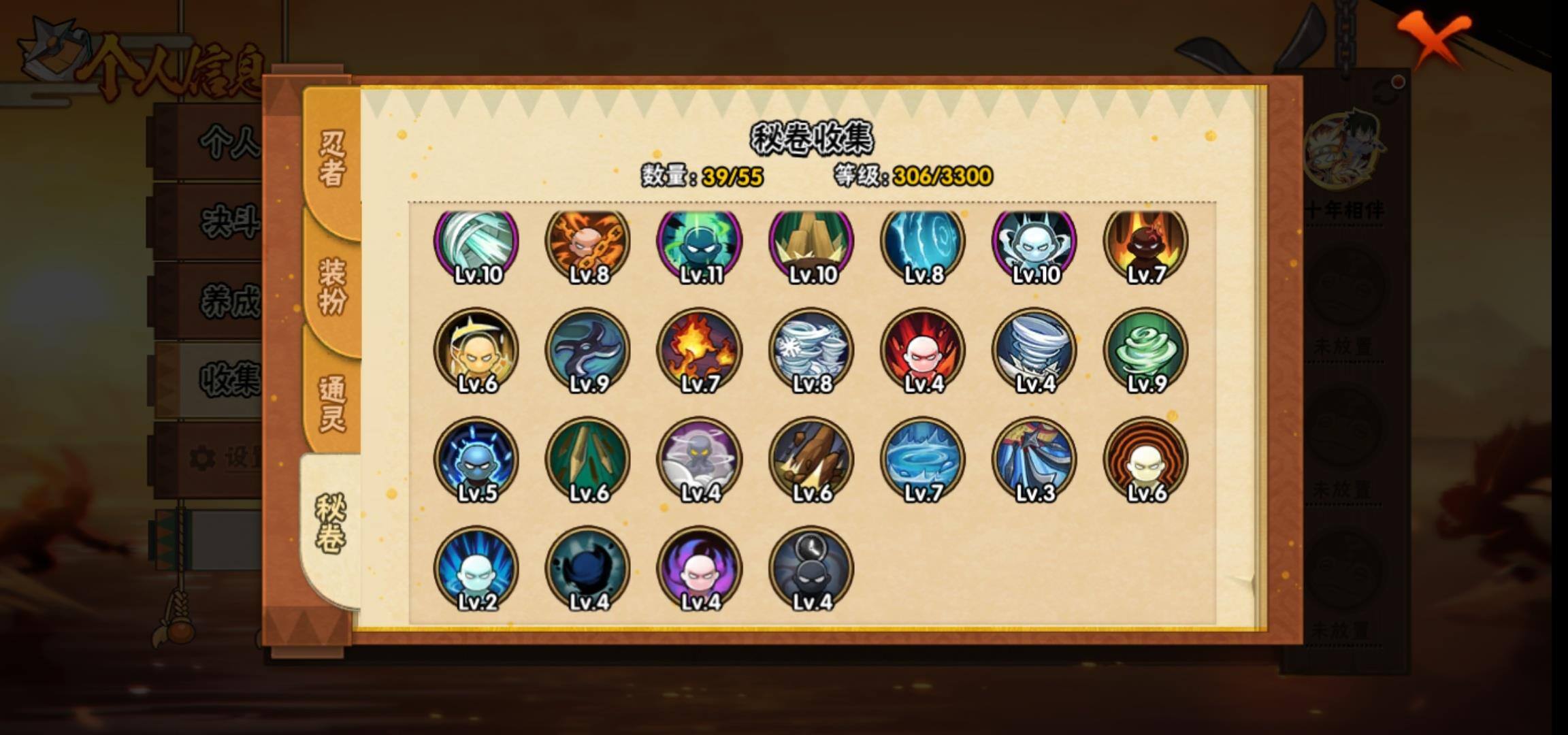This screenshot has height=735, width=1568.
Task: Choose the Lv.6 wooden stakes scroll
Action: [x=588, y=460]
